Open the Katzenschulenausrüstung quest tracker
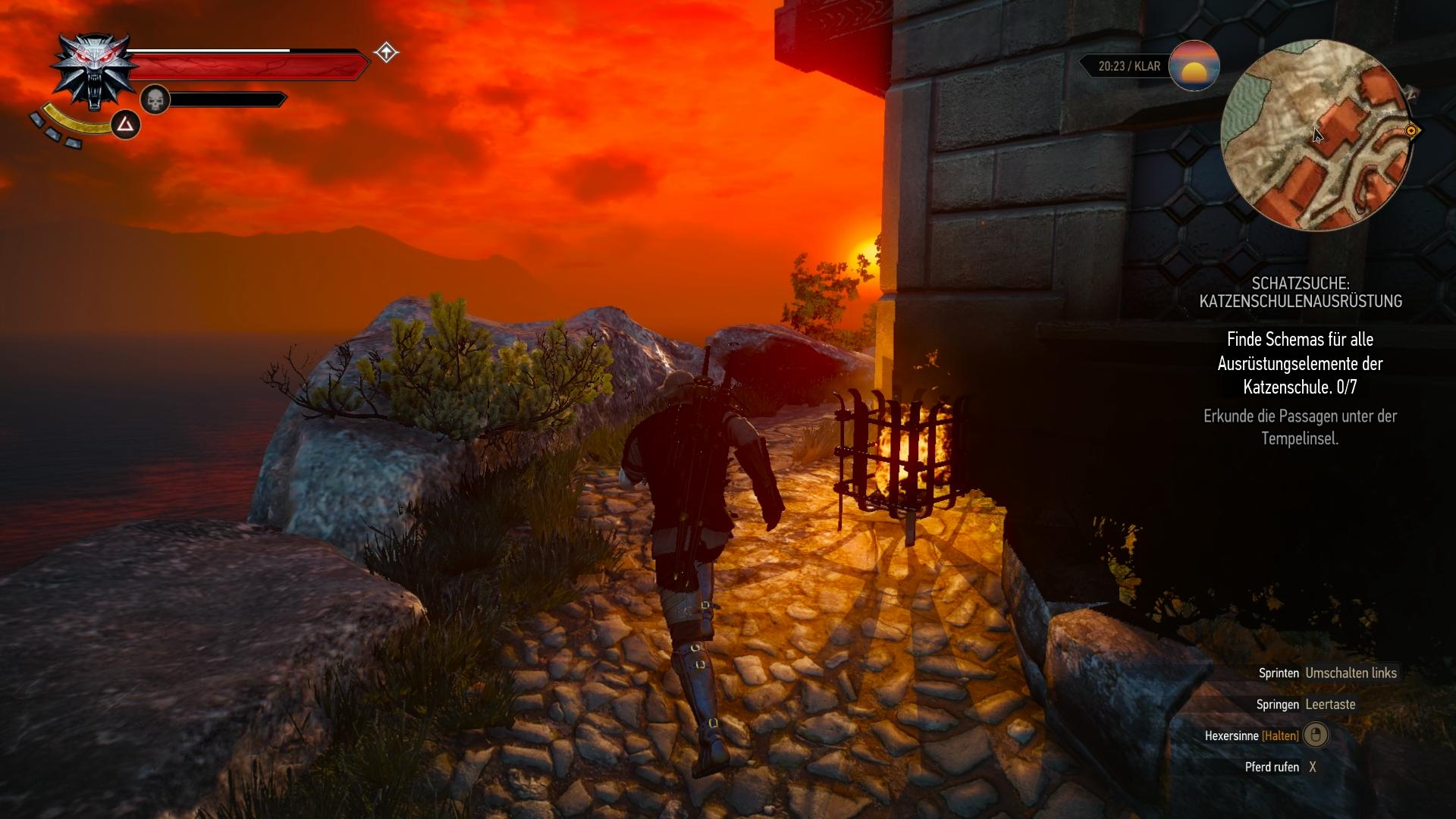The width and height of the screenshot is (1456, 819). (1300, 292)
